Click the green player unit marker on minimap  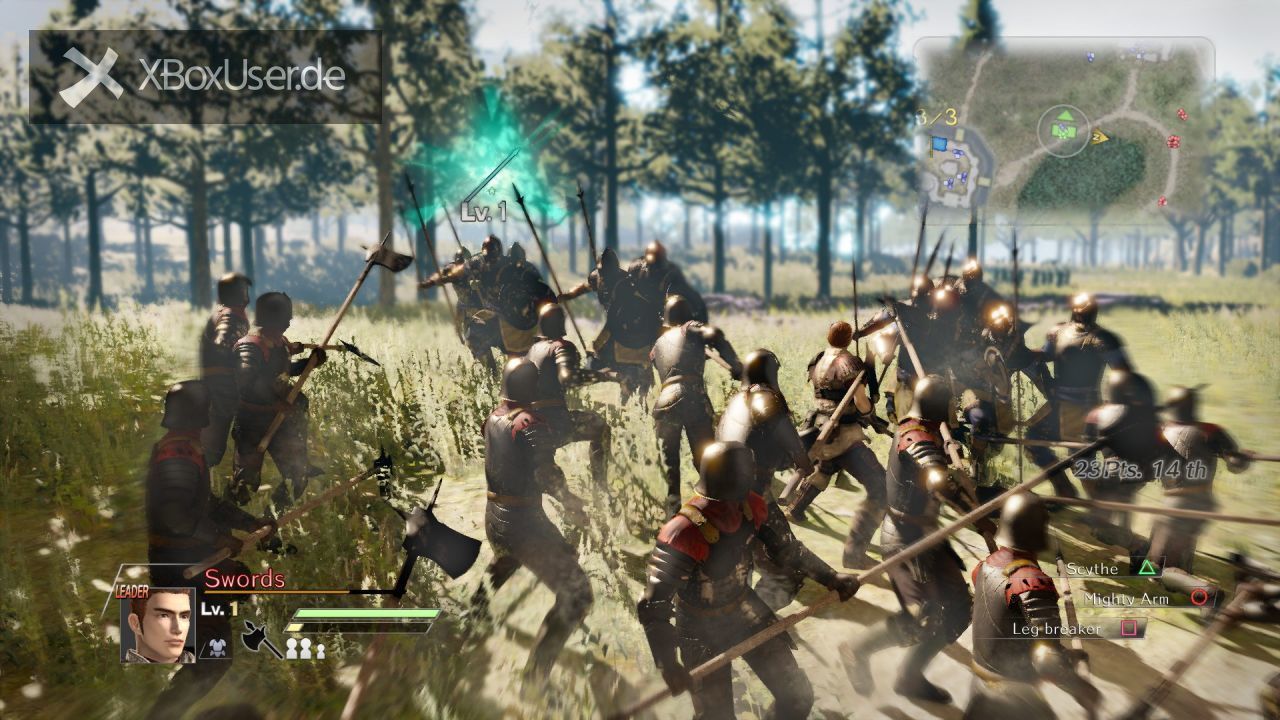point(1063,128)
